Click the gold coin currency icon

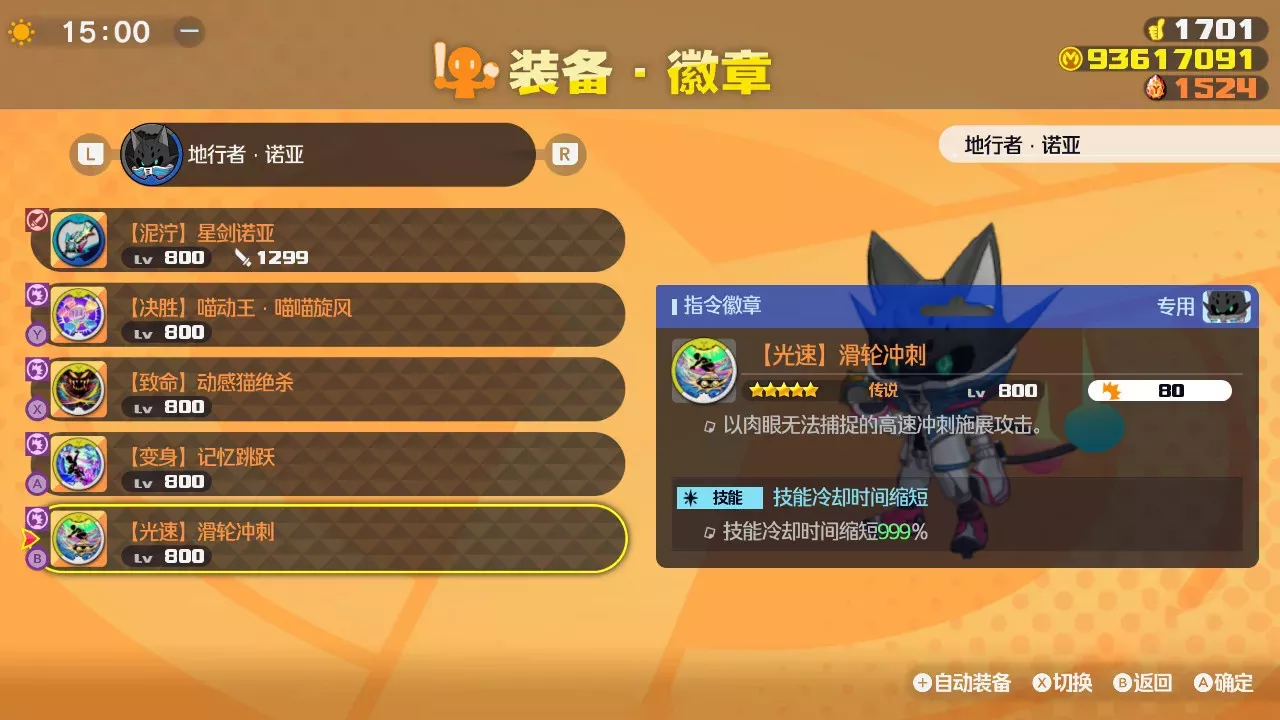pyautogui.click(x=1073, y=60)
